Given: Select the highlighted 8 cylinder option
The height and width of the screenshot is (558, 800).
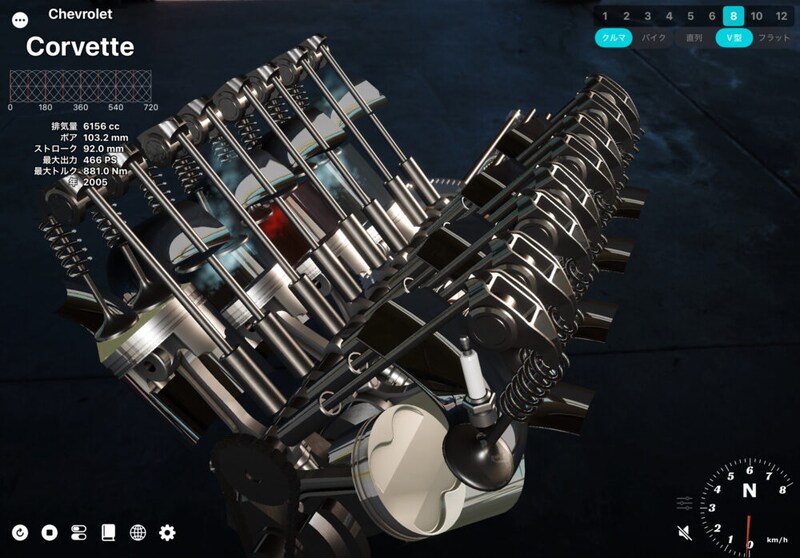Looking at the screenshot, I should (x=734, y=16).
